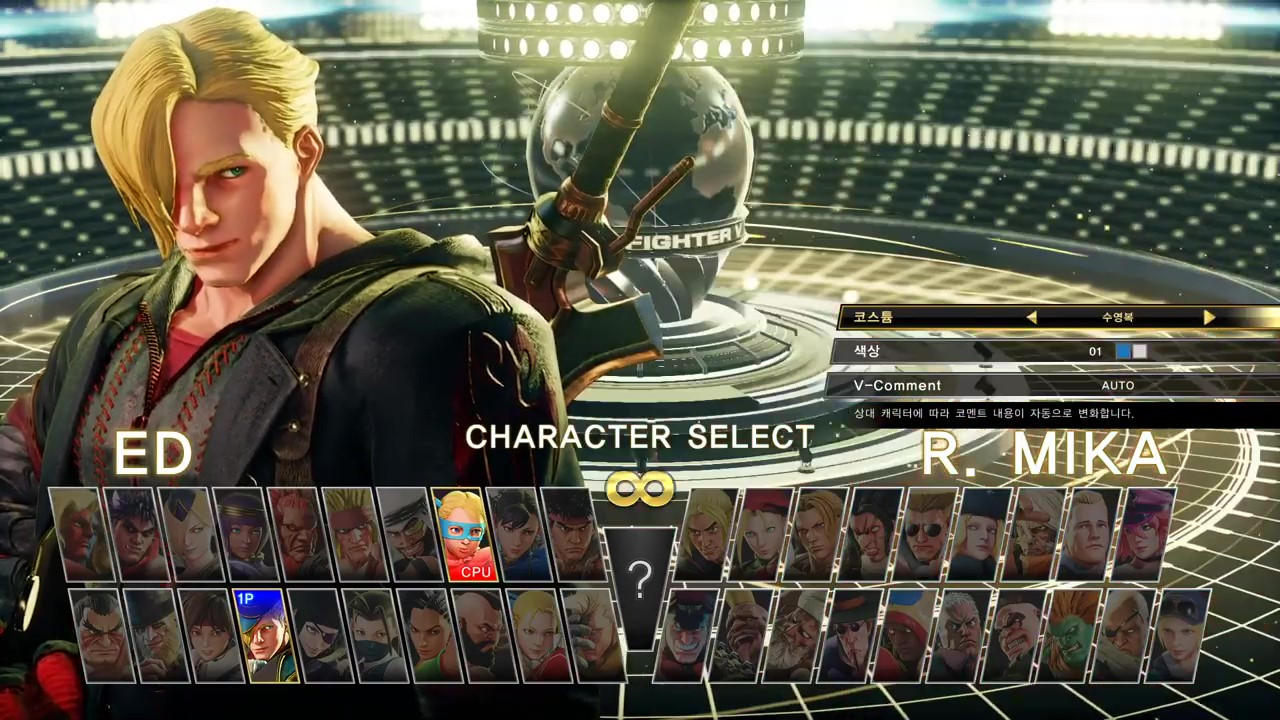
Task: Pick the random character question mark slot
Action: (640, 585)
